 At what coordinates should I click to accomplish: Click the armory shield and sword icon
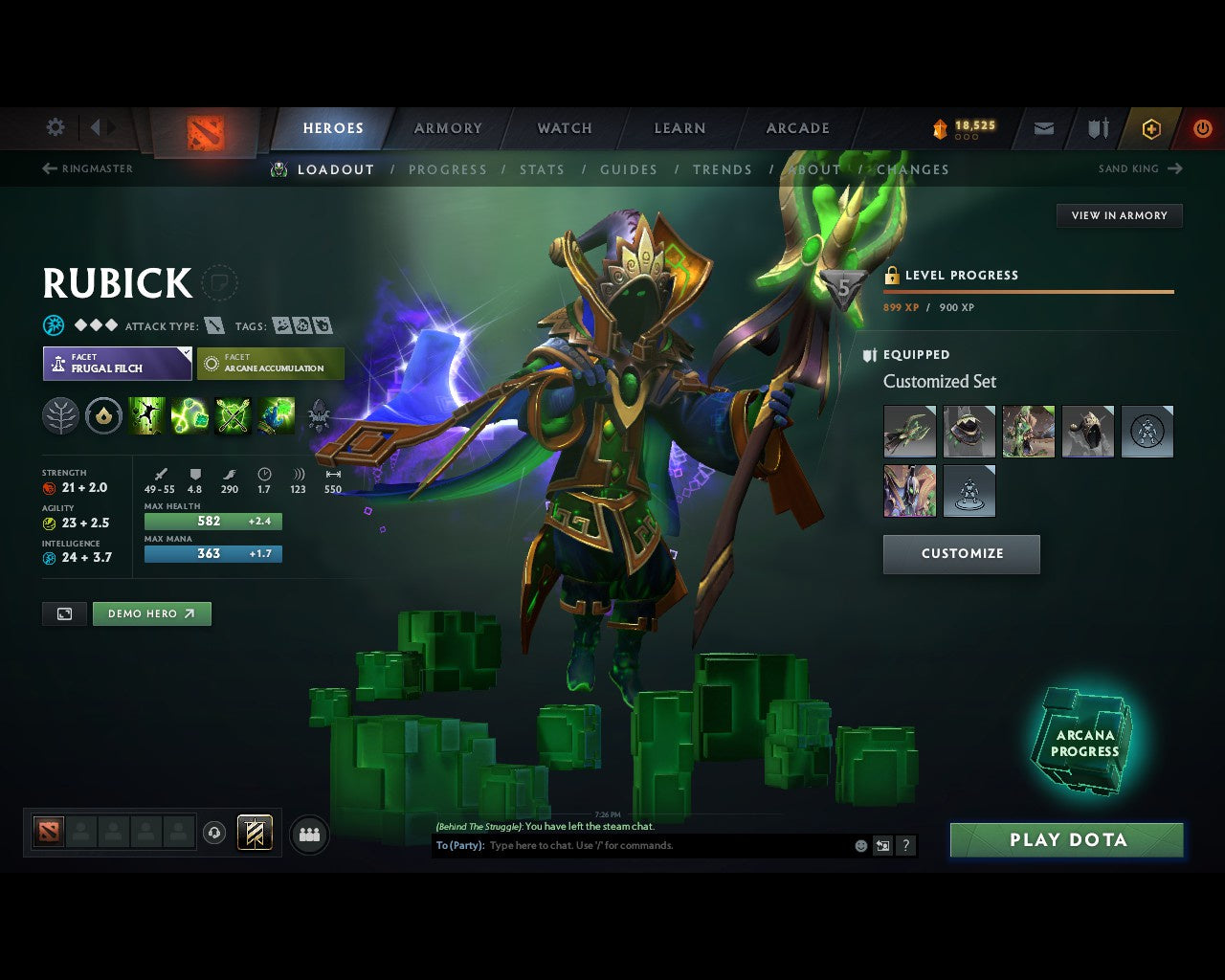pos(1097,127)
